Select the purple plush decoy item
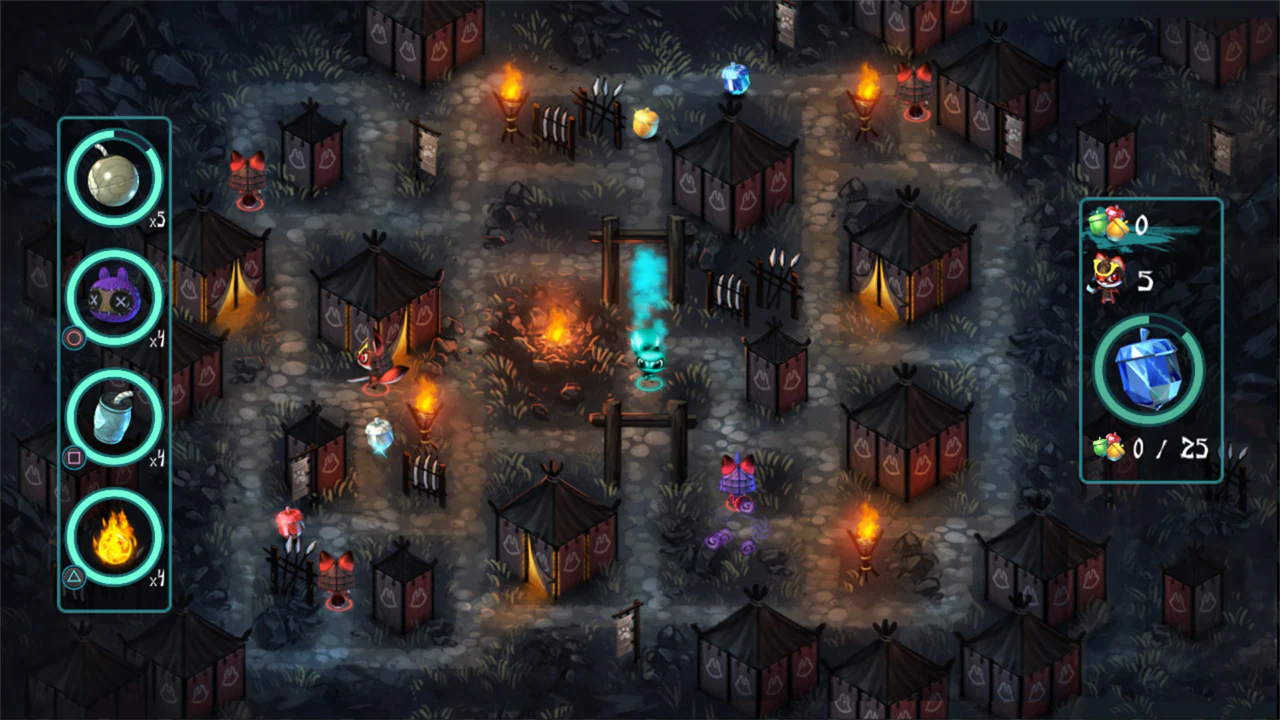This screenshot has height=720, width=1280. coord(113,297)
